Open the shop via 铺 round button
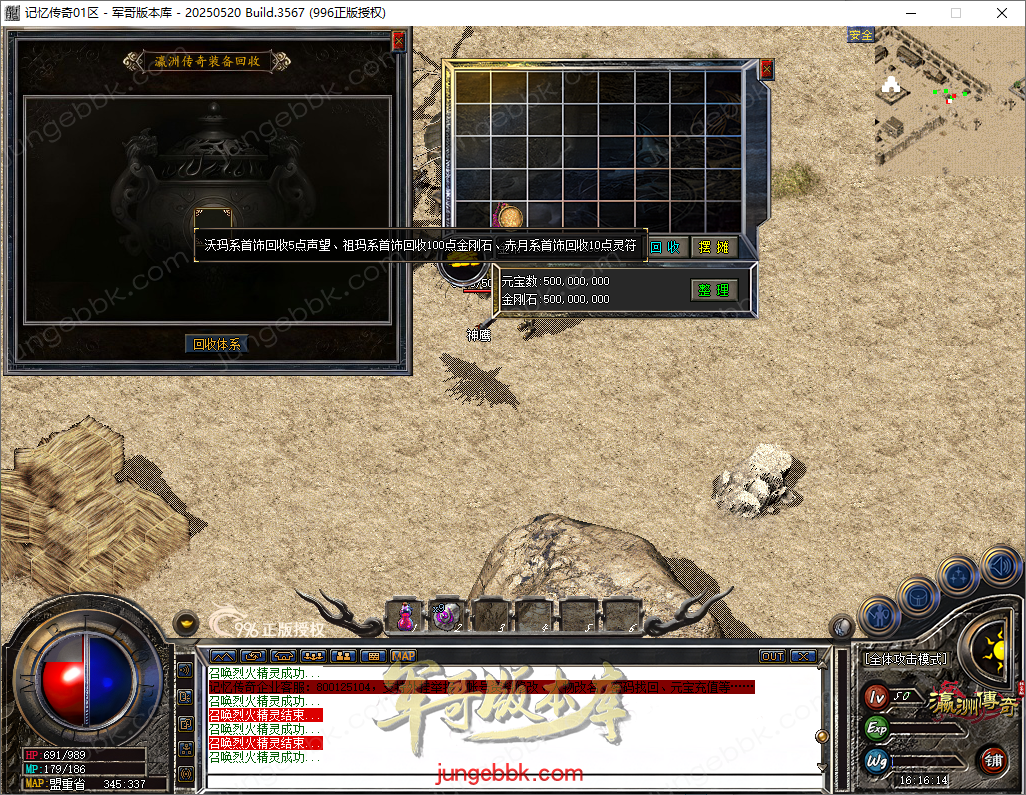The height and width of the screenshot is (795, 1026). point(993,760)
